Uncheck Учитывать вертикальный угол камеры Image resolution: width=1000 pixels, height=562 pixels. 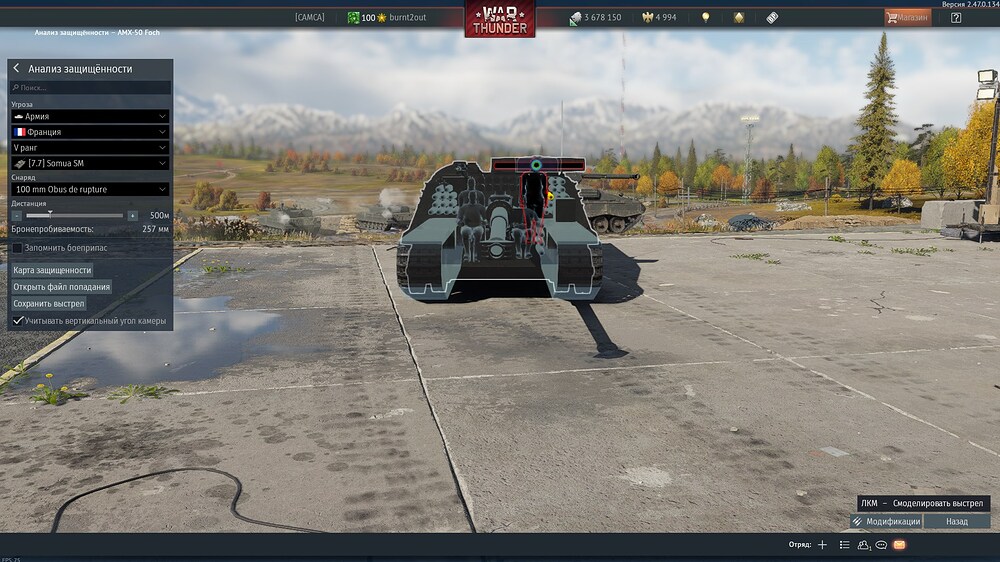tap(17, 321)
